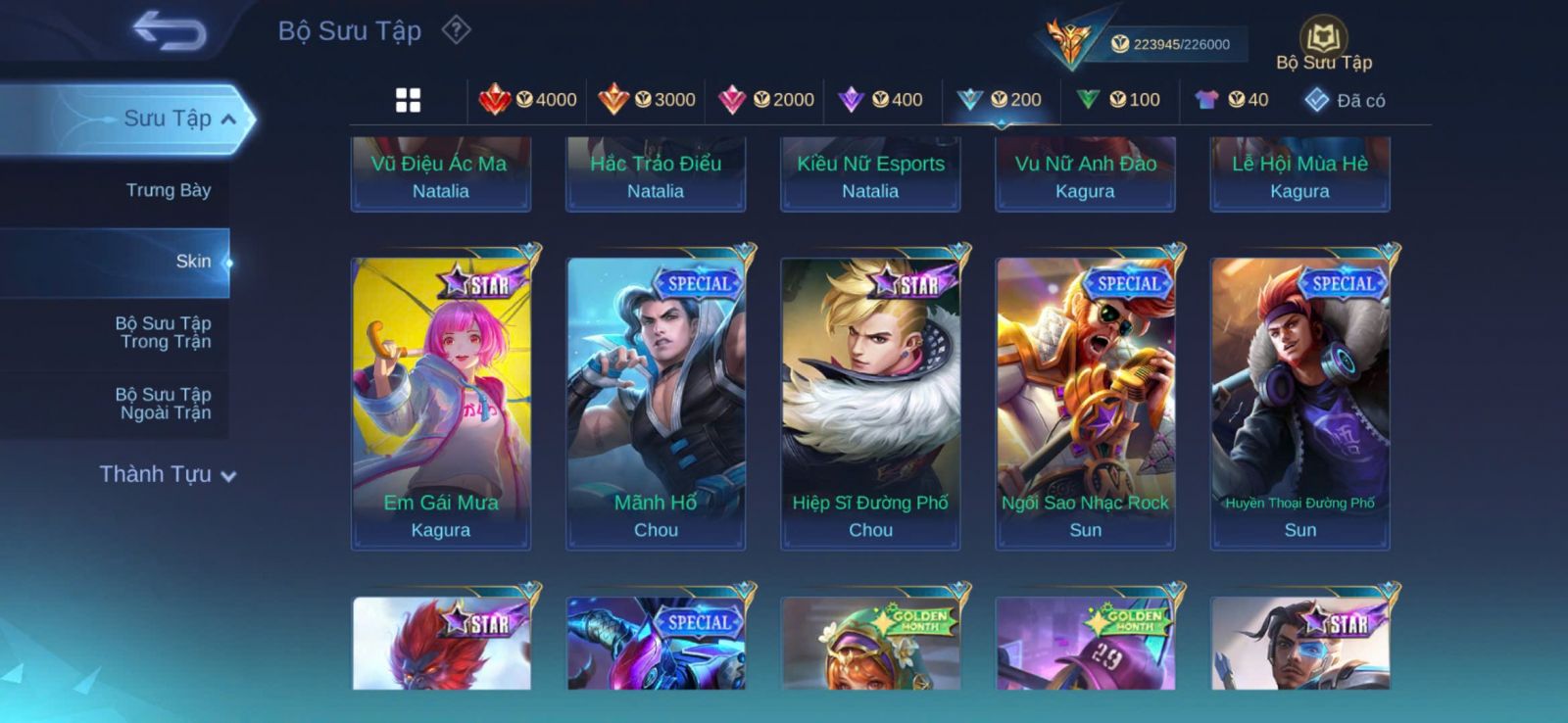This screenshot has height=723, width=1568.
Task: Select the 100 point tier tab
Action: point(1119,100)
